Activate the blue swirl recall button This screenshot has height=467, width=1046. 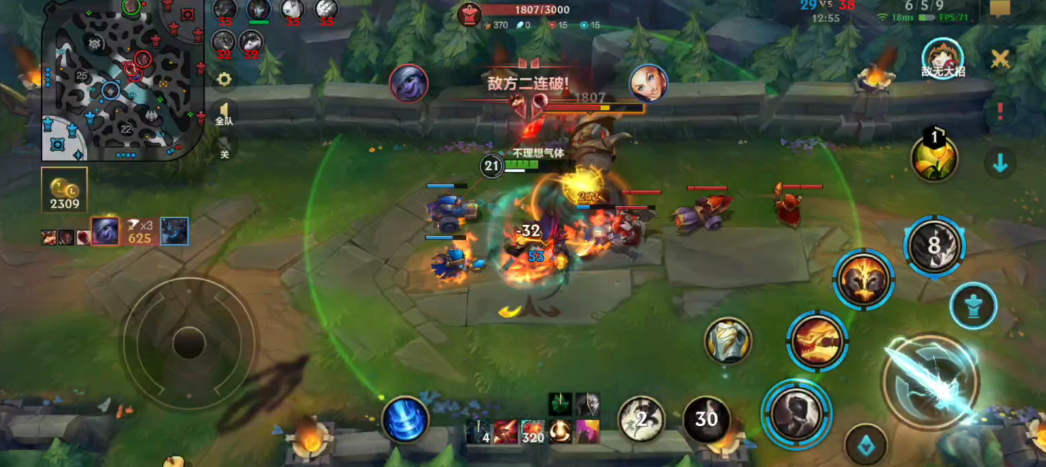point(405,420)
